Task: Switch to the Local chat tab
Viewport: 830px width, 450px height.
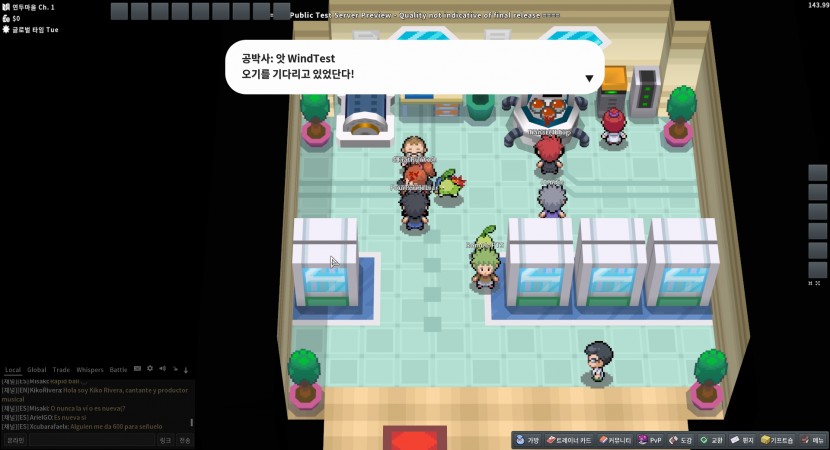Action: (13, 370)
